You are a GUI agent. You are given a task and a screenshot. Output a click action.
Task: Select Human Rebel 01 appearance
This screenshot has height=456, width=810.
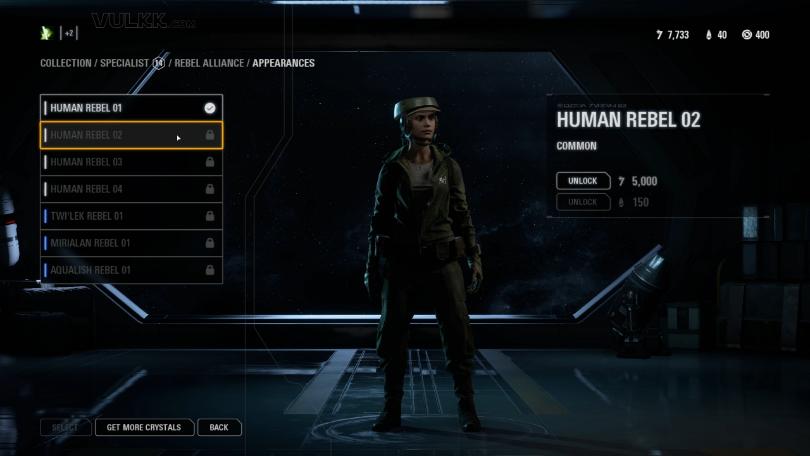[130, 107]
